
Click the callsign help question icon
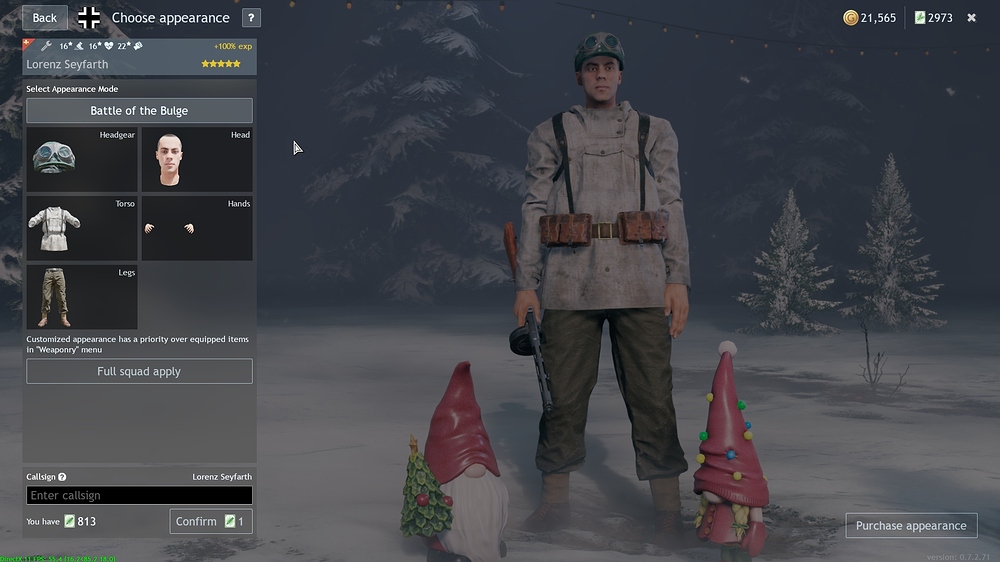coord(62,477)
